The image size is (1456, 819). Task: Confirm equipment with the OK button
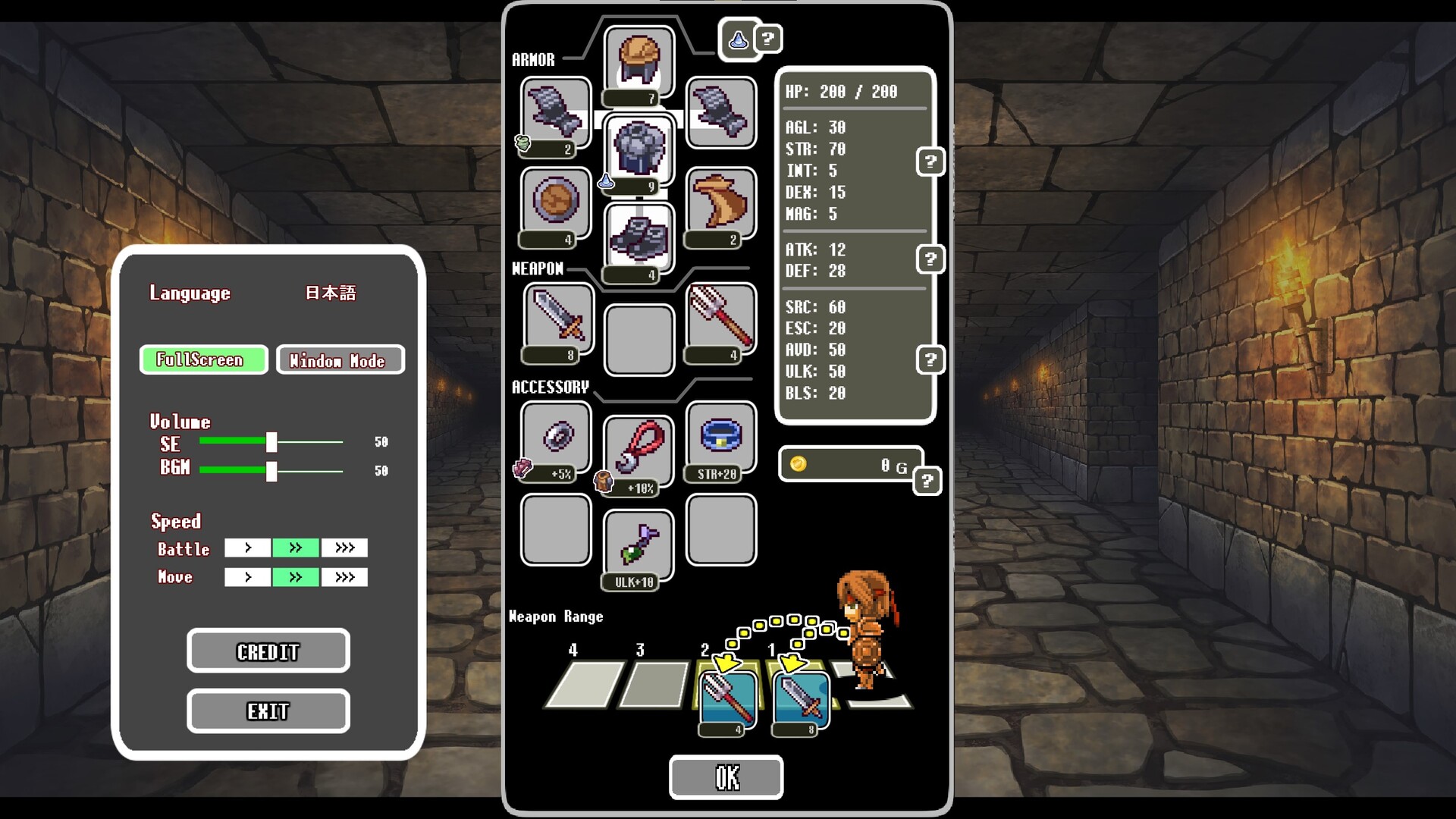[725, 777]
